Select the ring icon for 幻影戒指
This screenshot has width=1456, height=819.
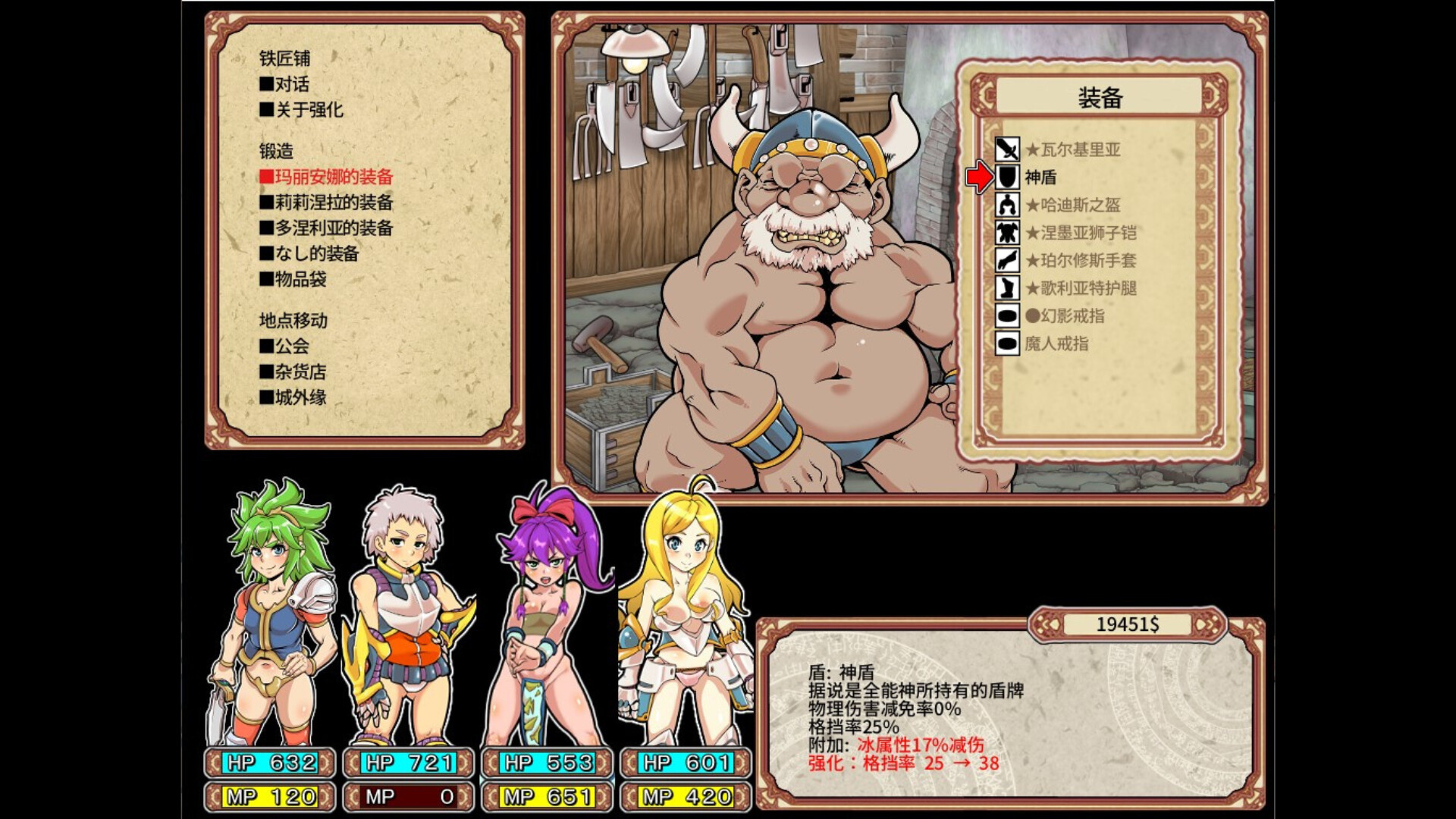coord(1009,318)
